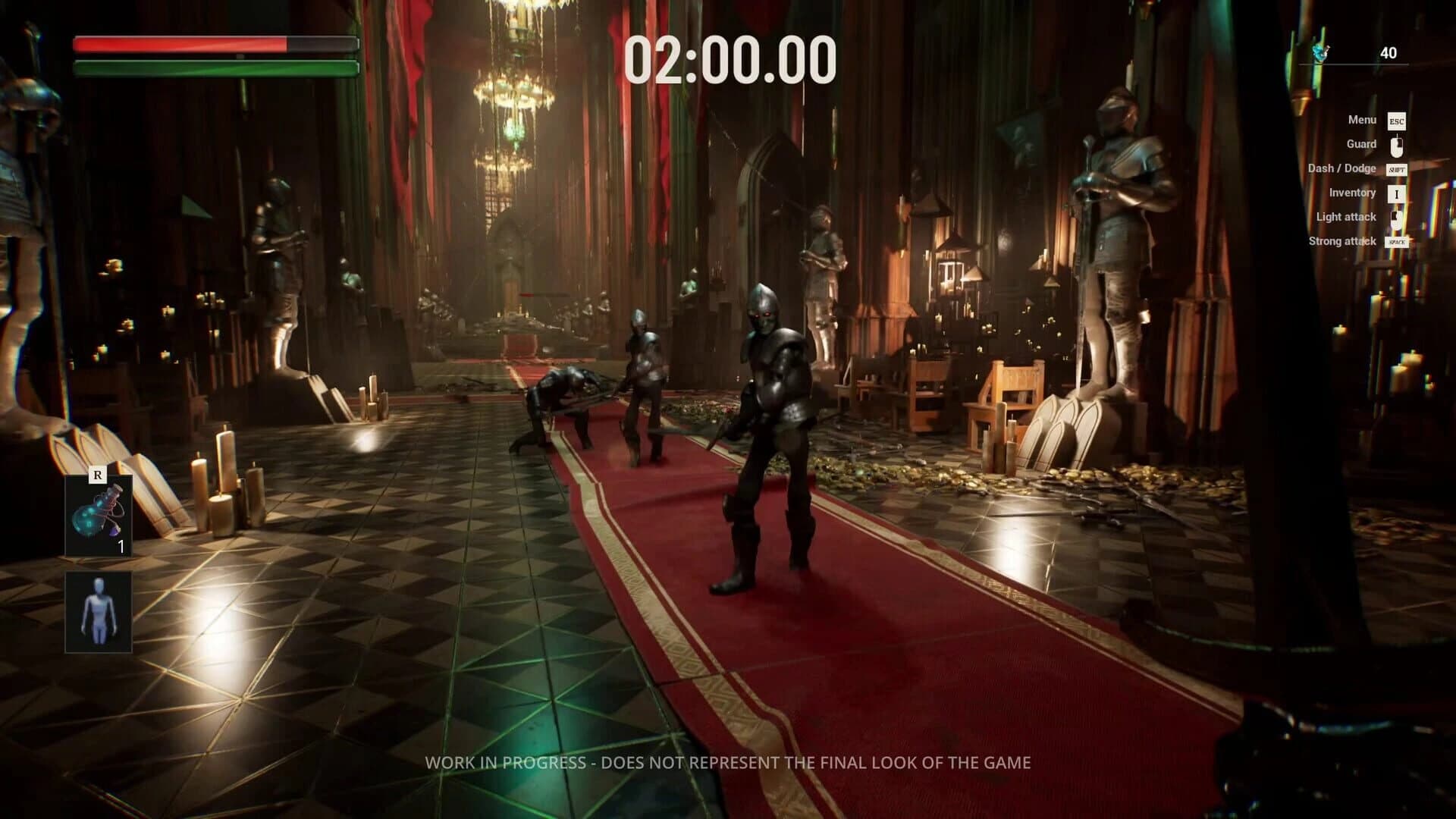This screenshot has width=1456, height=819.
Task: Select the mouse icon next to Guard
Action: [x=1398, y=144]
